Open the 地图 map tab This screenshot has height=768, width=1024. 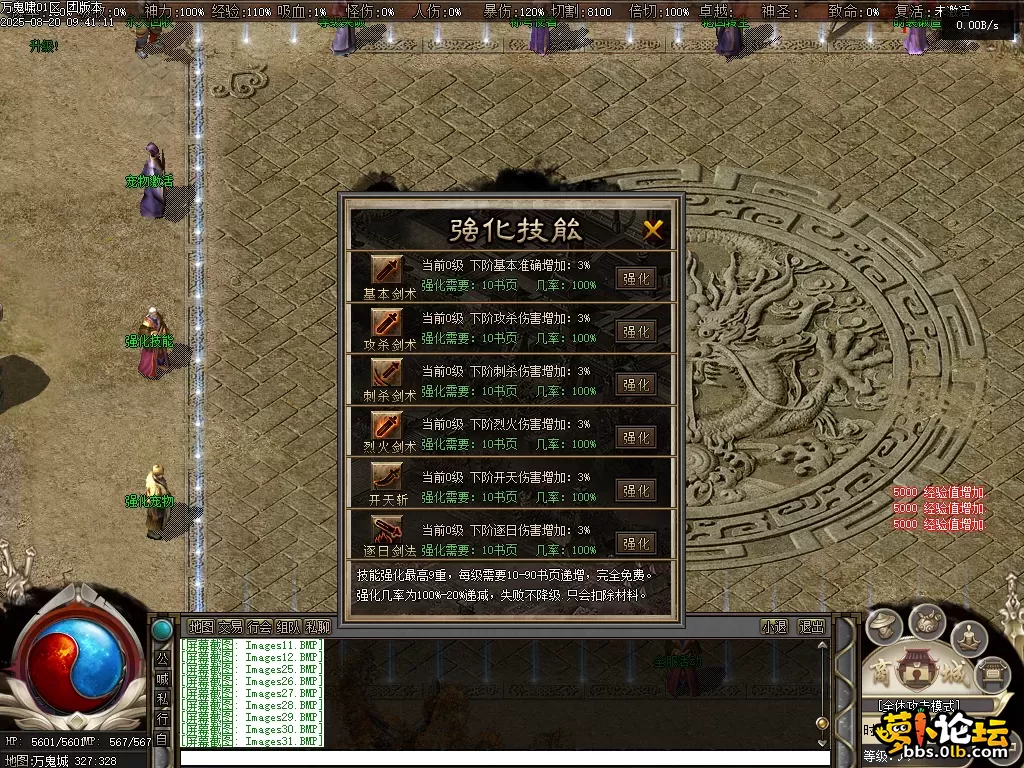coord(201,627)
